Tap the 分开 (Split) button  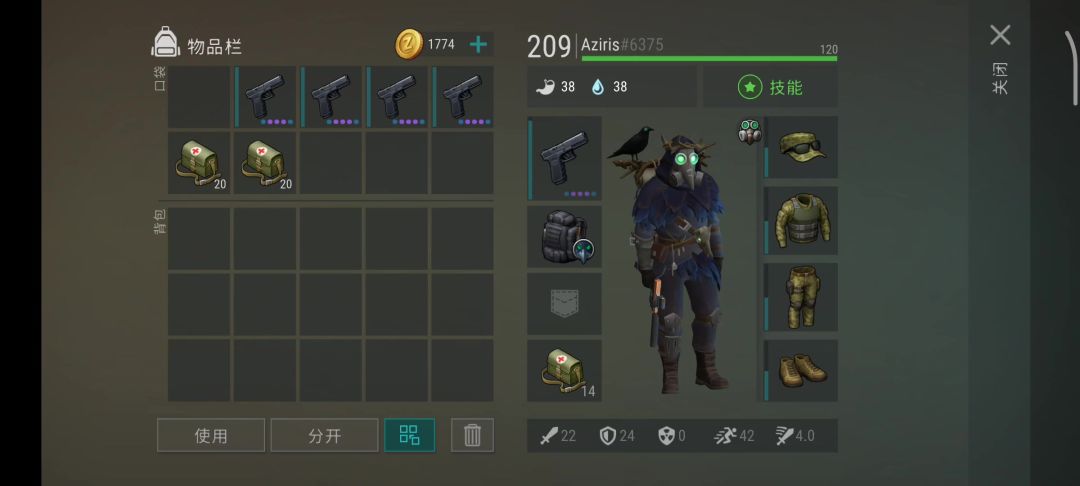coord(324,435)
